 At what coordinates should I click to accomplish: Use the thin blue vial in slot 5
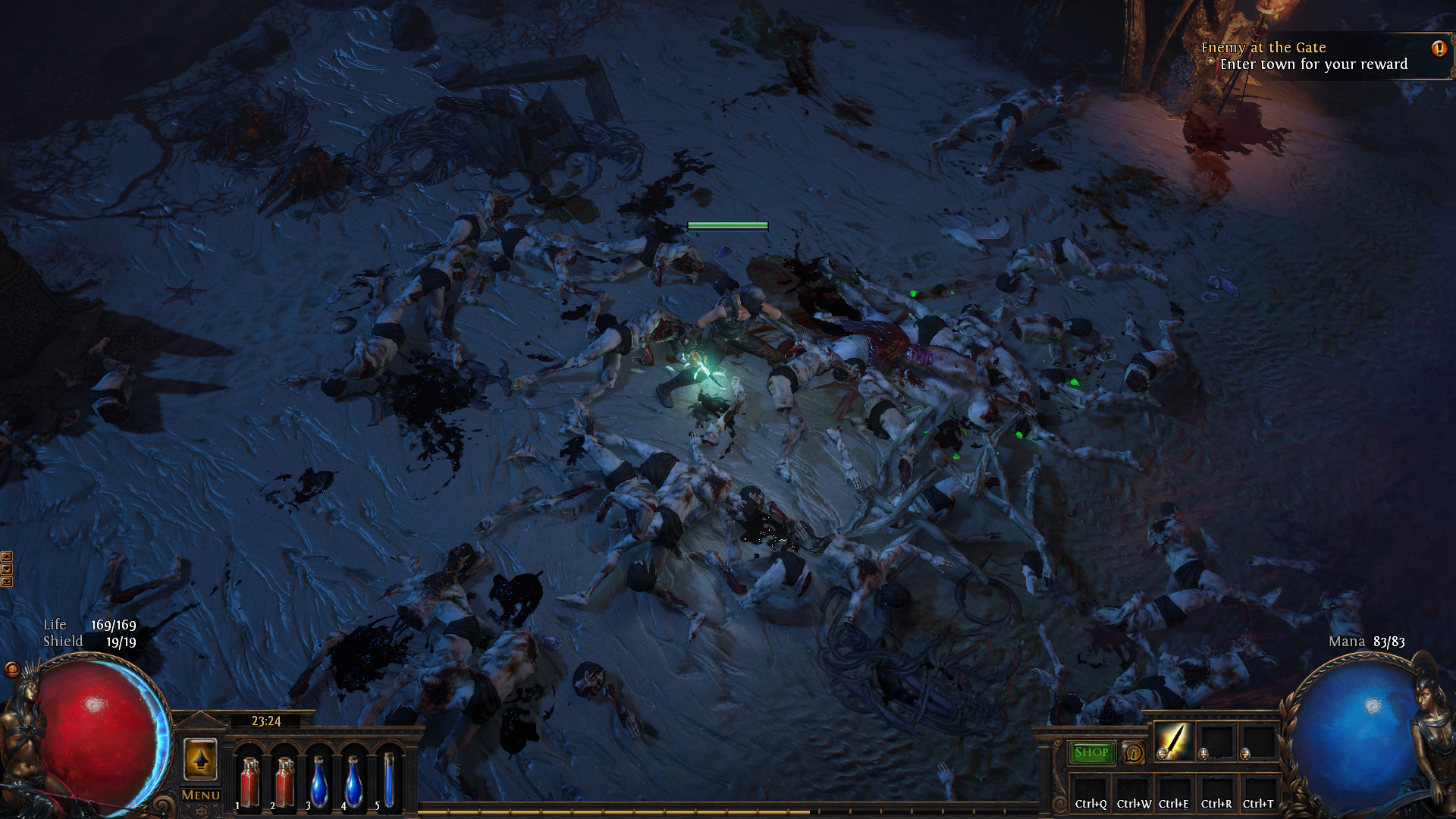click(x=389, y=780)
